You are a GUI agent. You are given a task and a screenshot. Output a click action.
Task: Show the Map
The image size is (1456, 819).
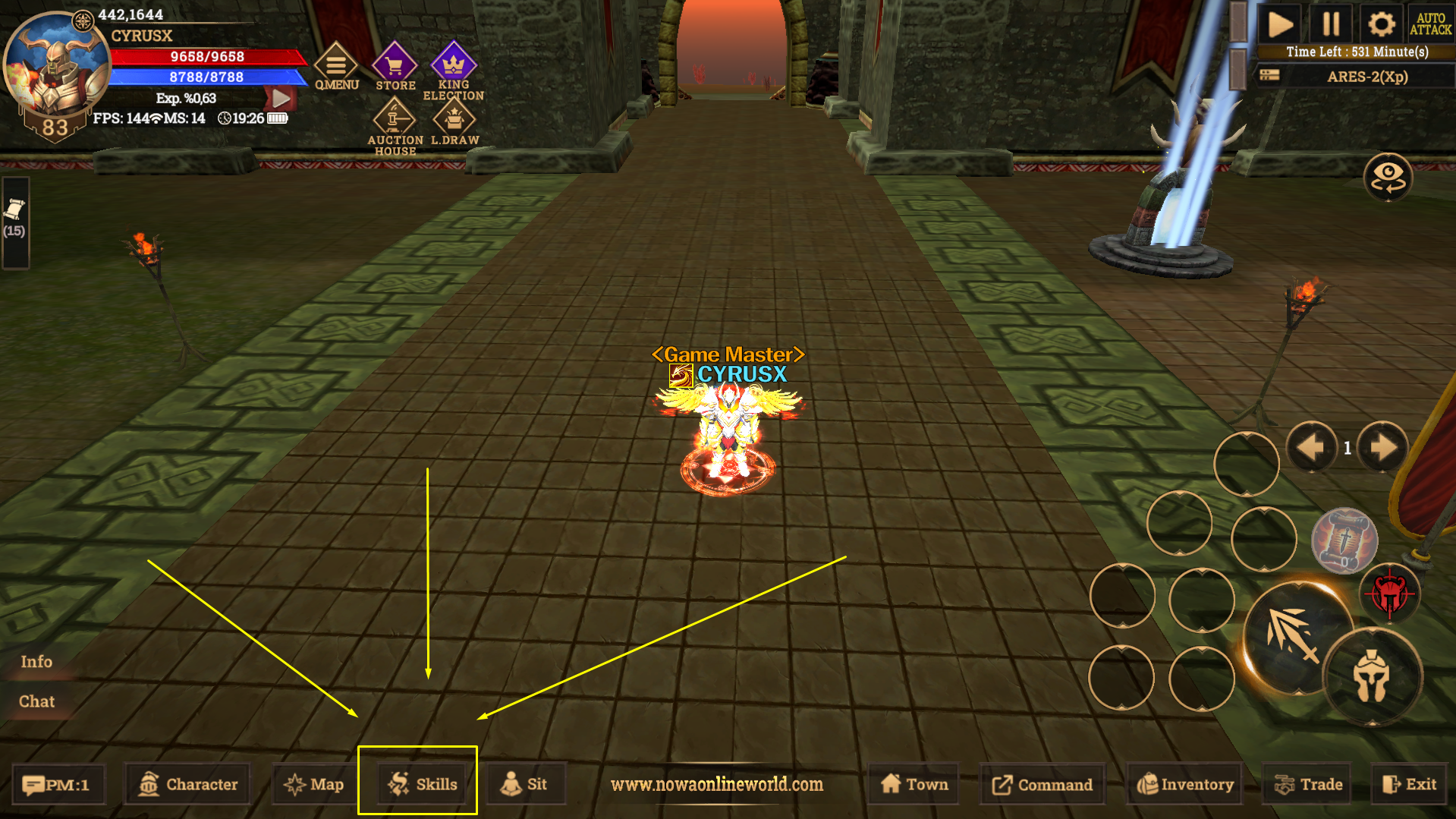pyautogui.click(x=314, y=784)
